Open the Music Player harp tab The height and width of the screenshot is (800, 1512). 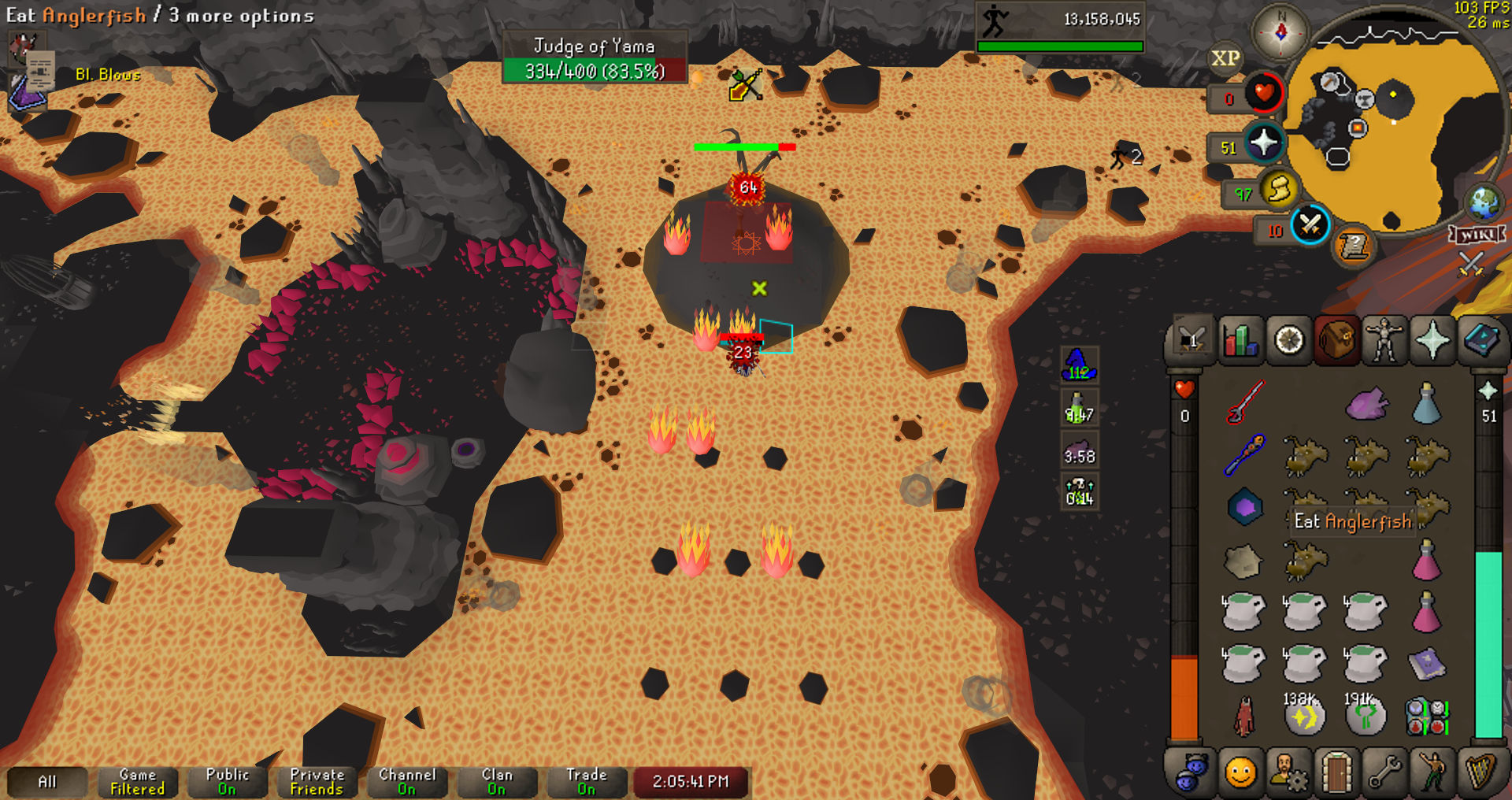pyautogui.click(x=1480, y=772)
